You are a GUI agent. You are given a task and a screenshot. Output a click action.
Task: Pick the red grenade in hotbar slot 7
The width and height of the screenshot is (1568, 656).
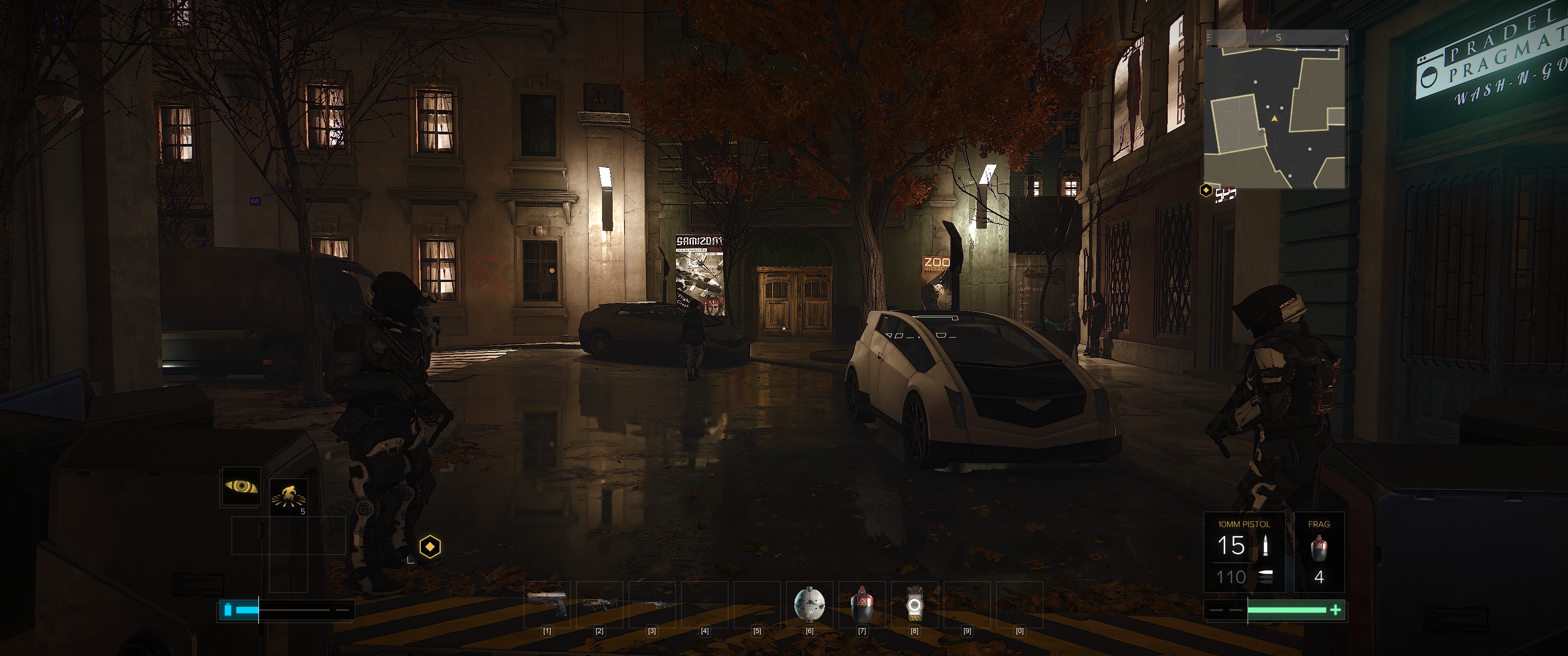(861, 604)
